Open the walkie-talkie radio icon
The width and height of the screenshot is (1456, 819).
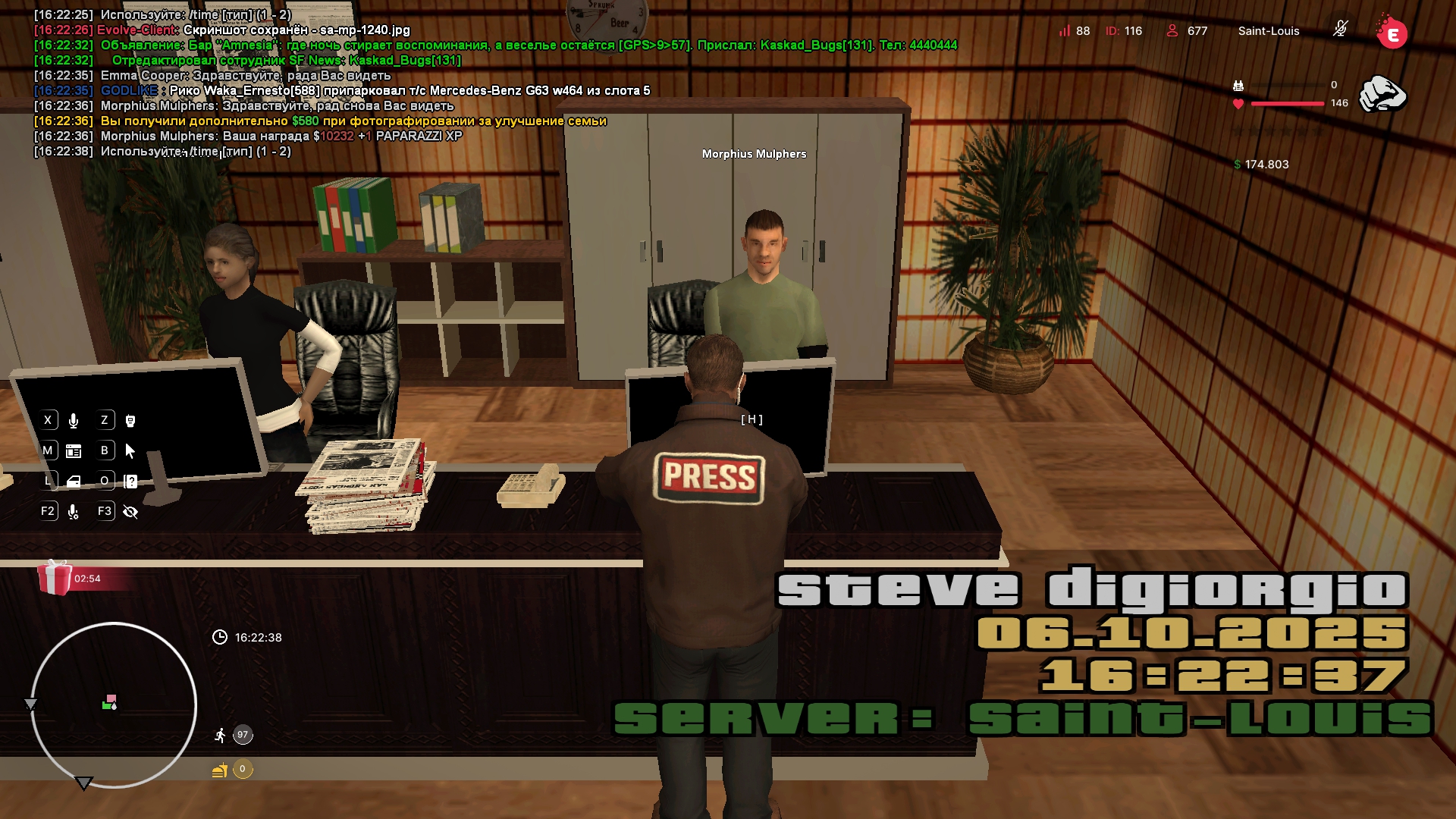[x=130, y=421]
